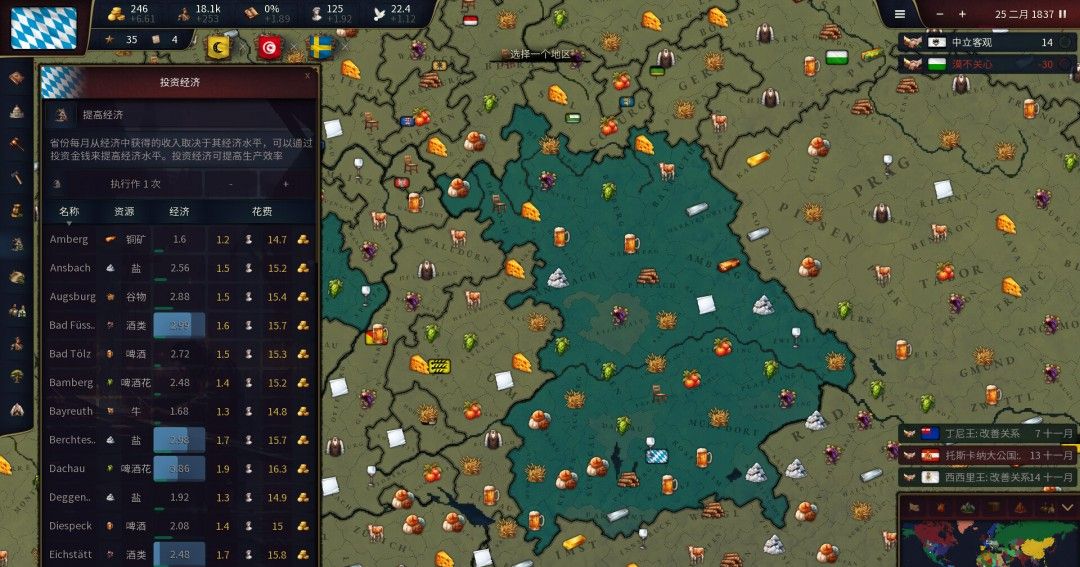Open Bavaria's country flag panel
Screen dimensions: 1080x567
click(x=43, y=27)
